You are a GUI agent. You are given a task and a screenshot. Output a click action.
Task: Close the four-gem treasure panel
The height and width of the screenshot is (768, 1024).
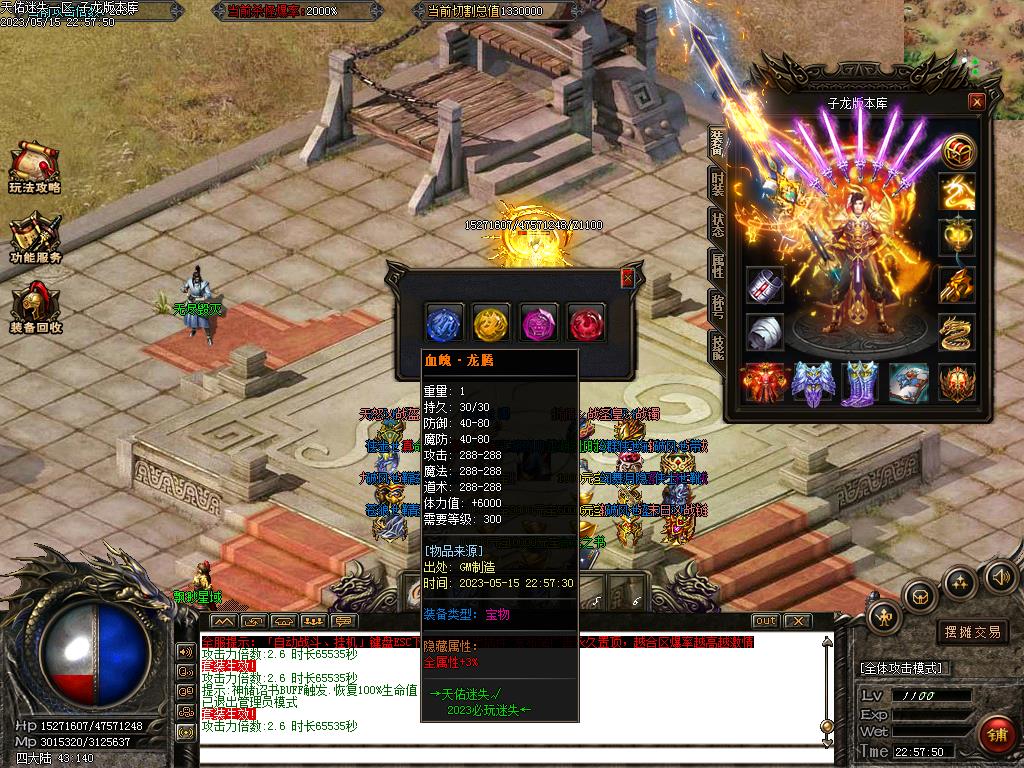pos(627,278)
